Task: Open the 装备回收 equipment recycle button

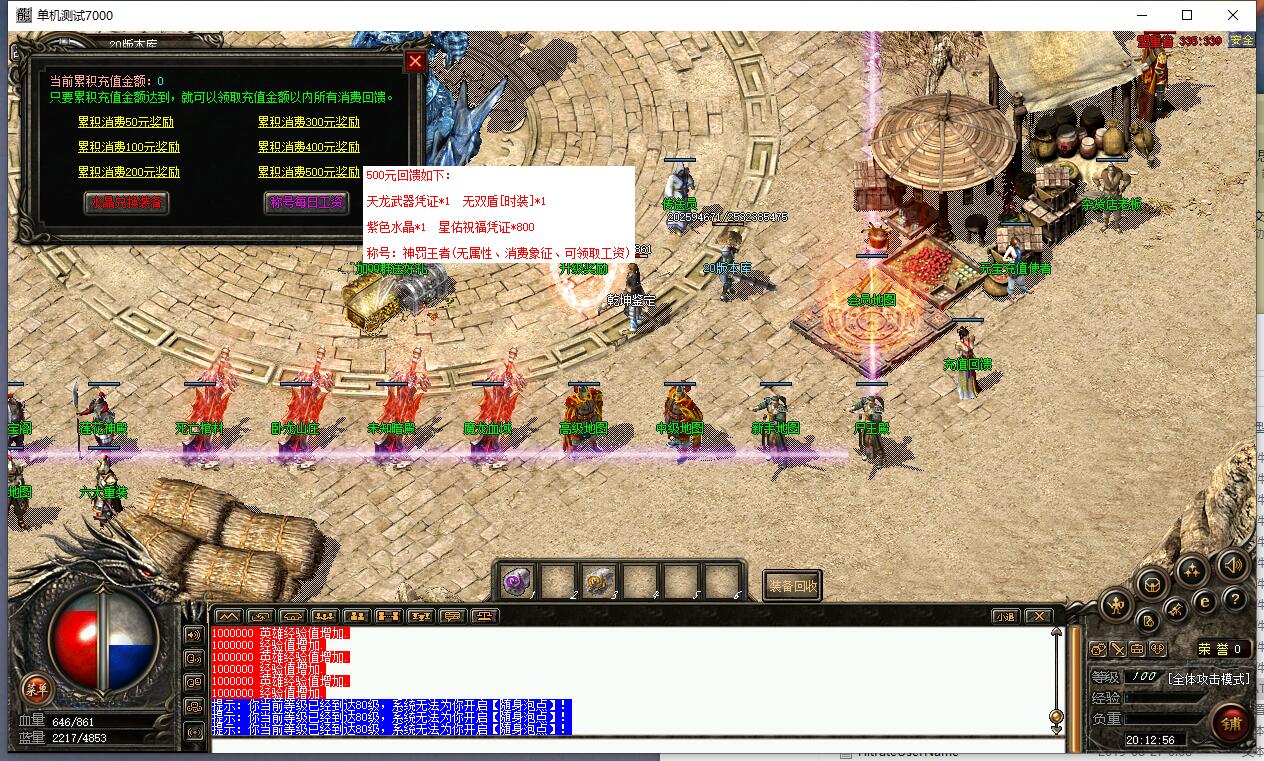Action: (793, 586)
